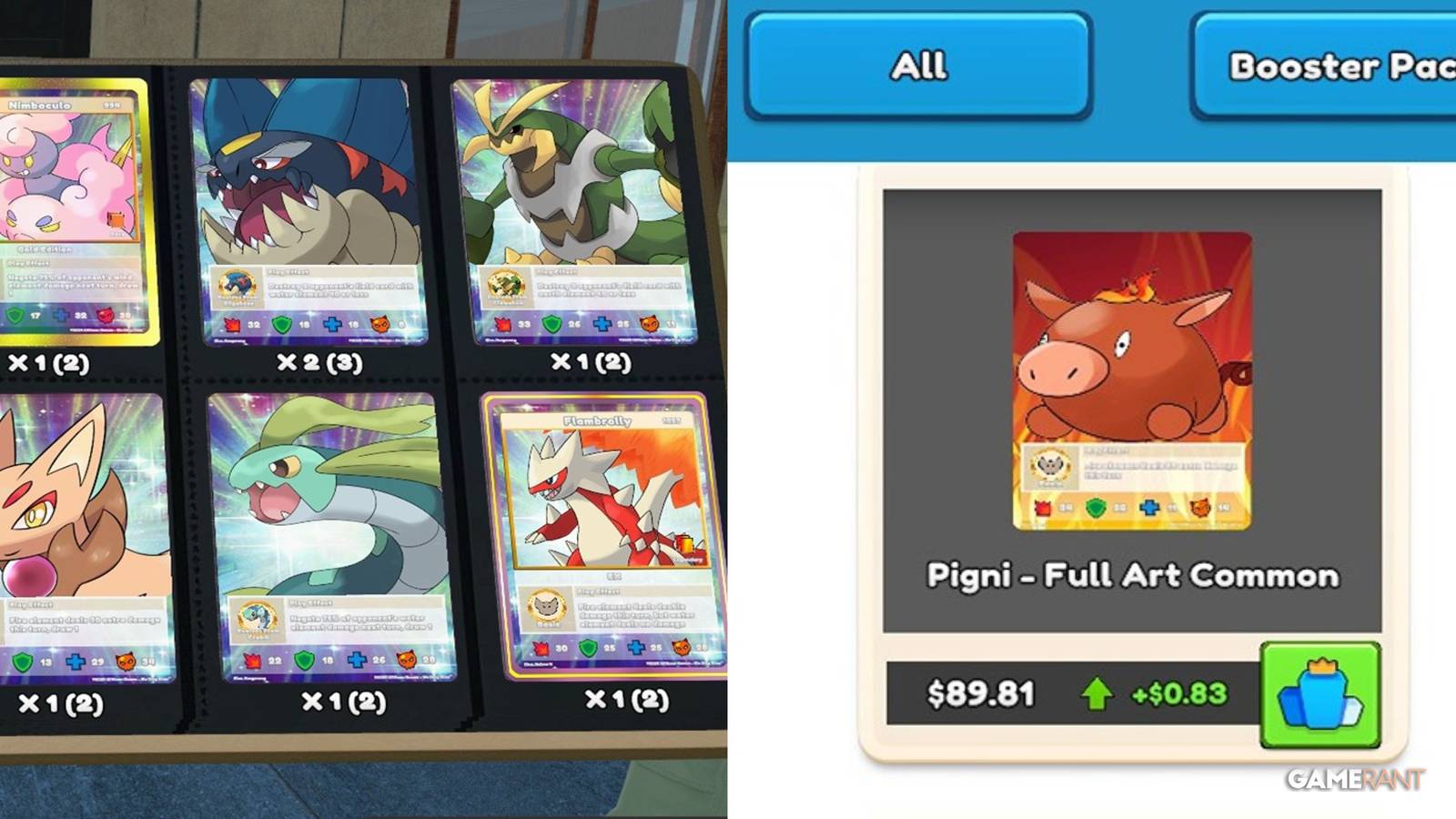This screenshot has height=819, width=1456.
Task: Click the green shield defense icon on Pigni's card
Action: point(1095,507)
